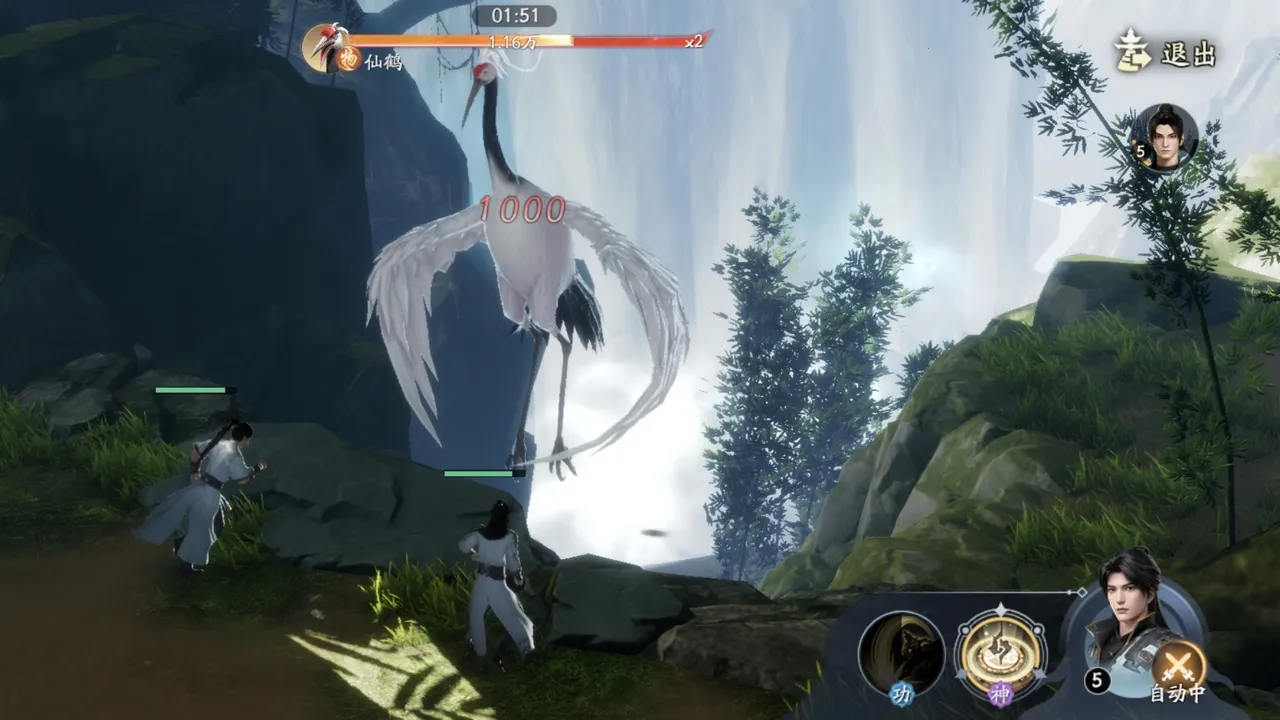The height and width of the screenshot is (720, 1280).
Task: Activate the dark 功 skill icon
Action: pos(901,653)
